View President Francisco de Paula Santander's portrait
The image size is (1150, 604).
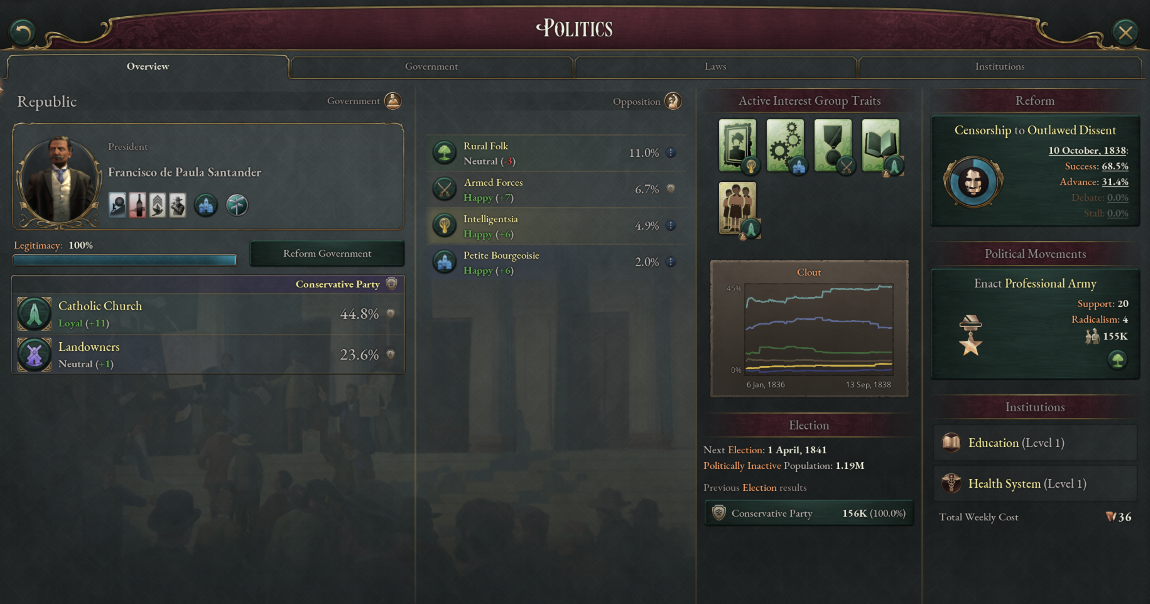click(60, 181)
